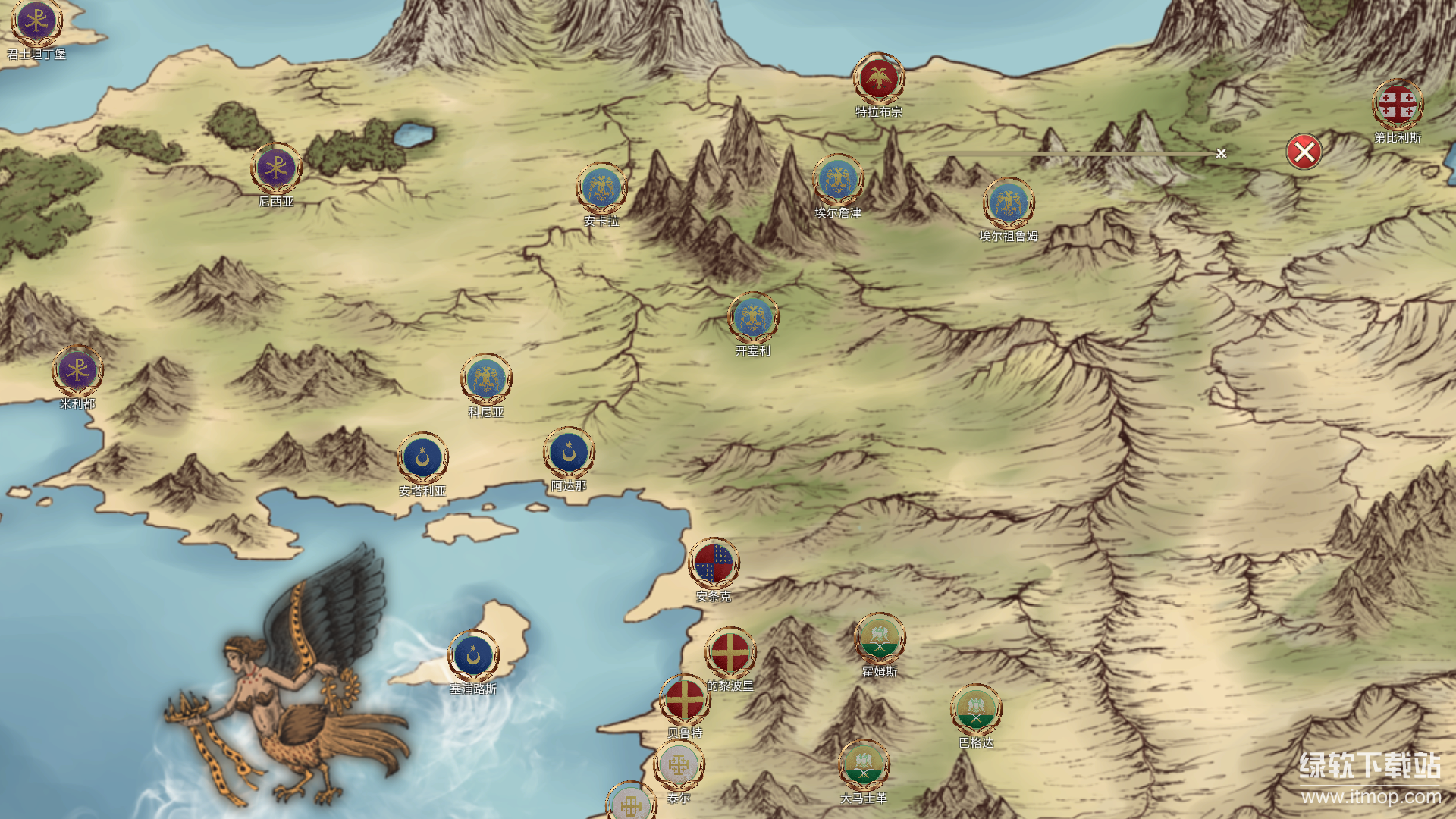The height and width of the screenshot is (819, 1456).
Task: Open the 开塞利 city marker
Action: tap(753, 318)
